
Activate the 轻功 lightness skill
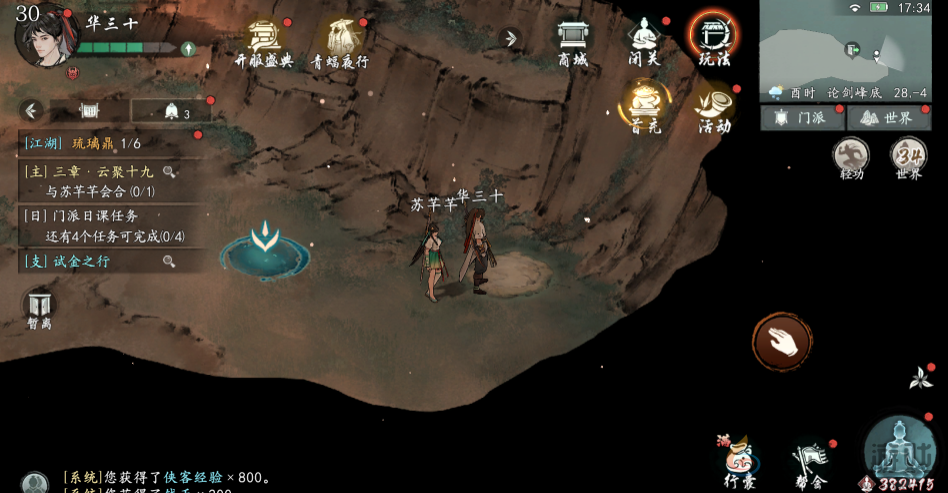click(851, 159)
